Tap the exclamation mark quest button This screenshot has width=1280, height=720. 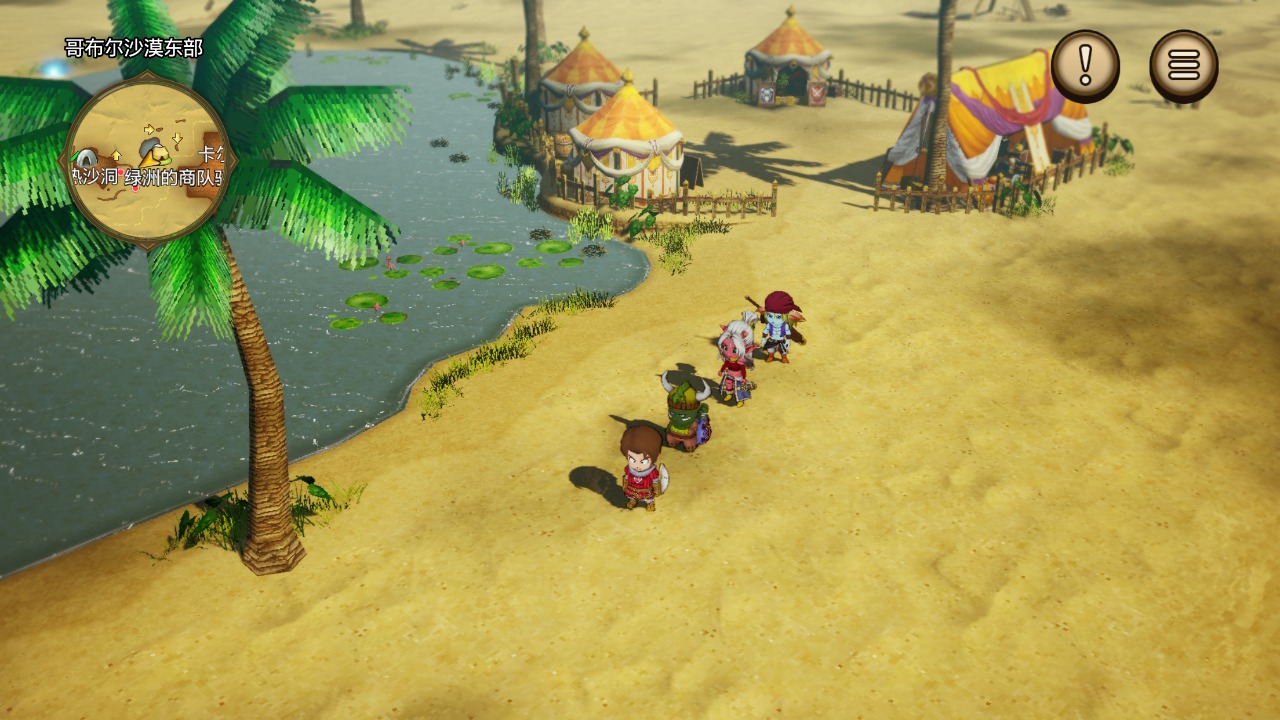click(1085, 66)
